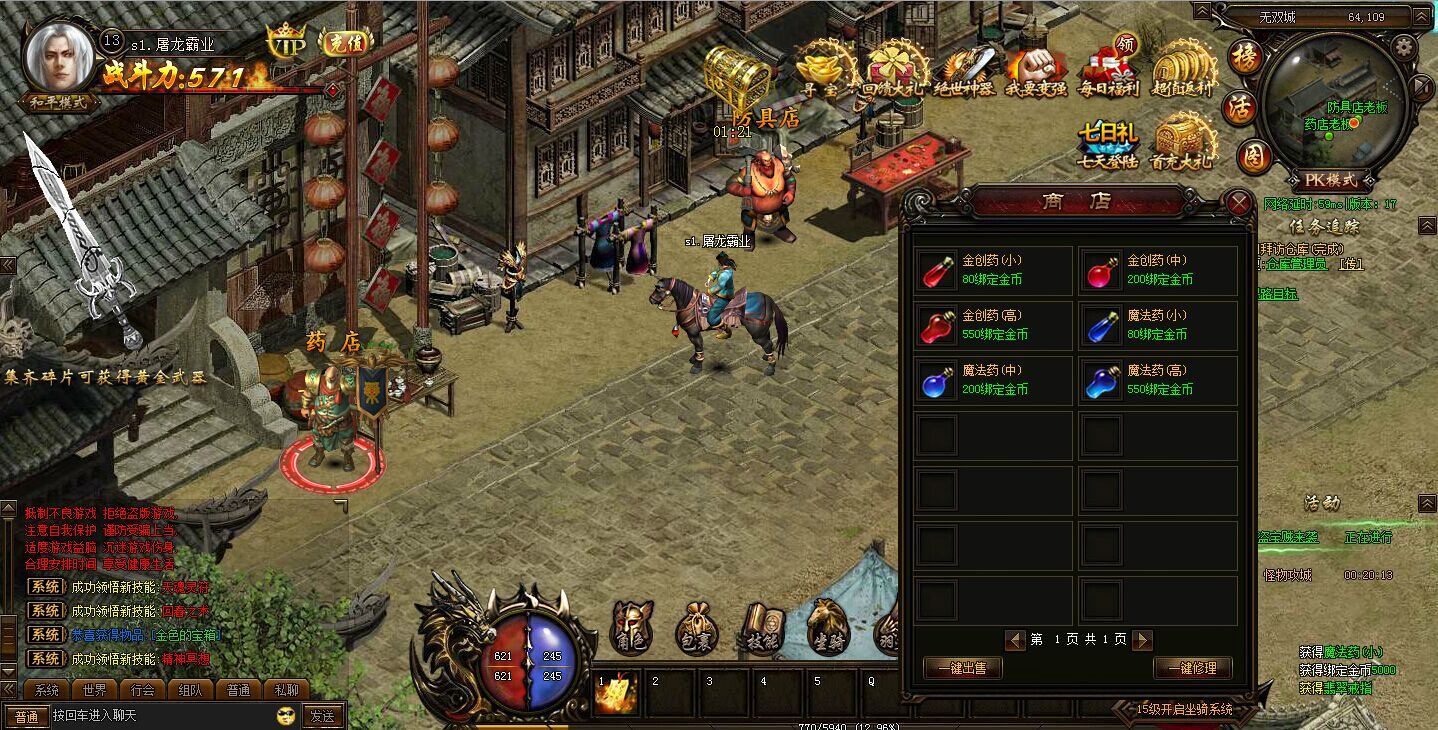The width and height of the screenshot is (1438, 730).
Task: Click the 发送 send chat button
Action: 322,716
